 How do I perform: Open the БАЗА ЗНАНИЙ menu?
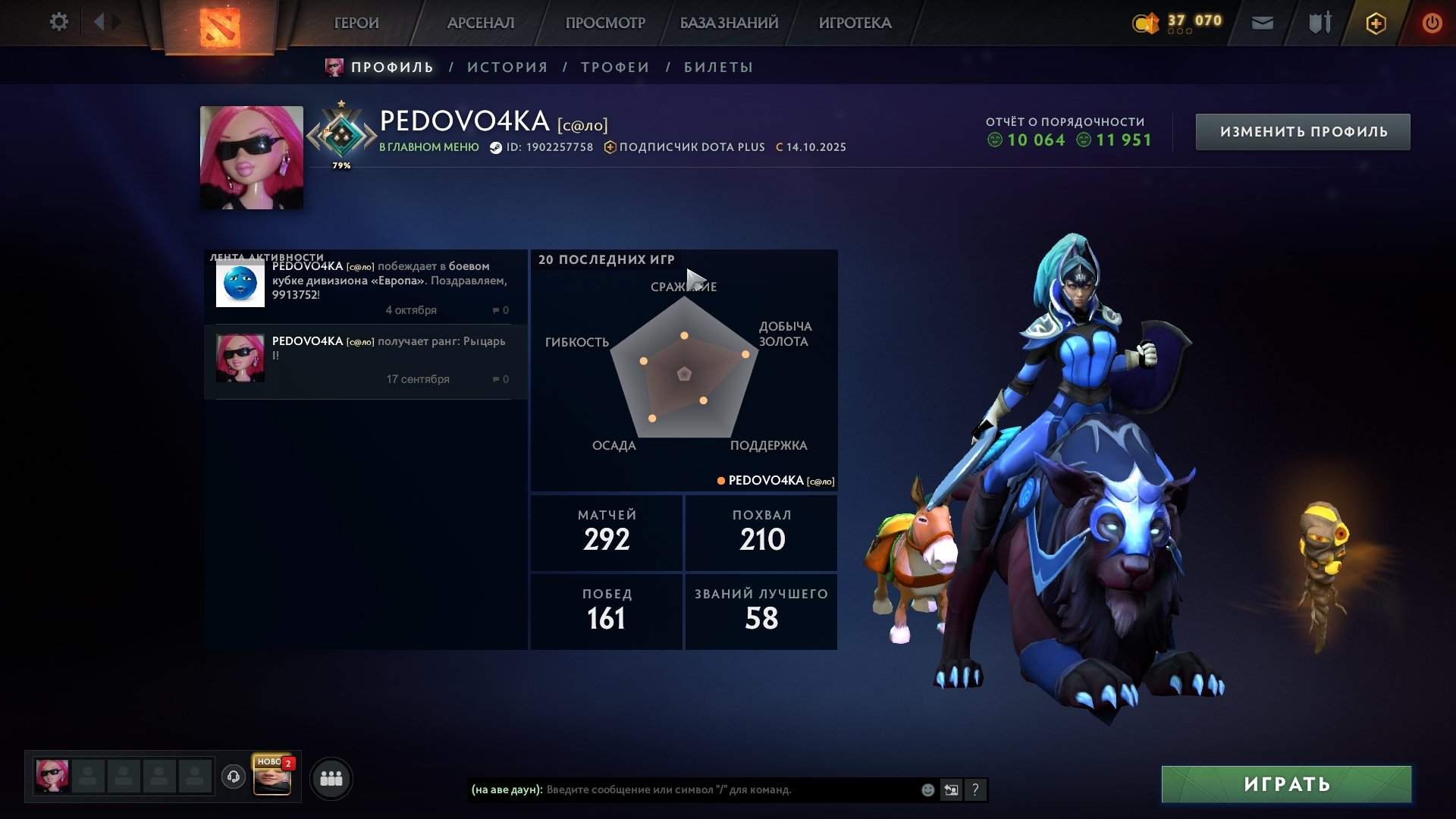coord(728,23)
